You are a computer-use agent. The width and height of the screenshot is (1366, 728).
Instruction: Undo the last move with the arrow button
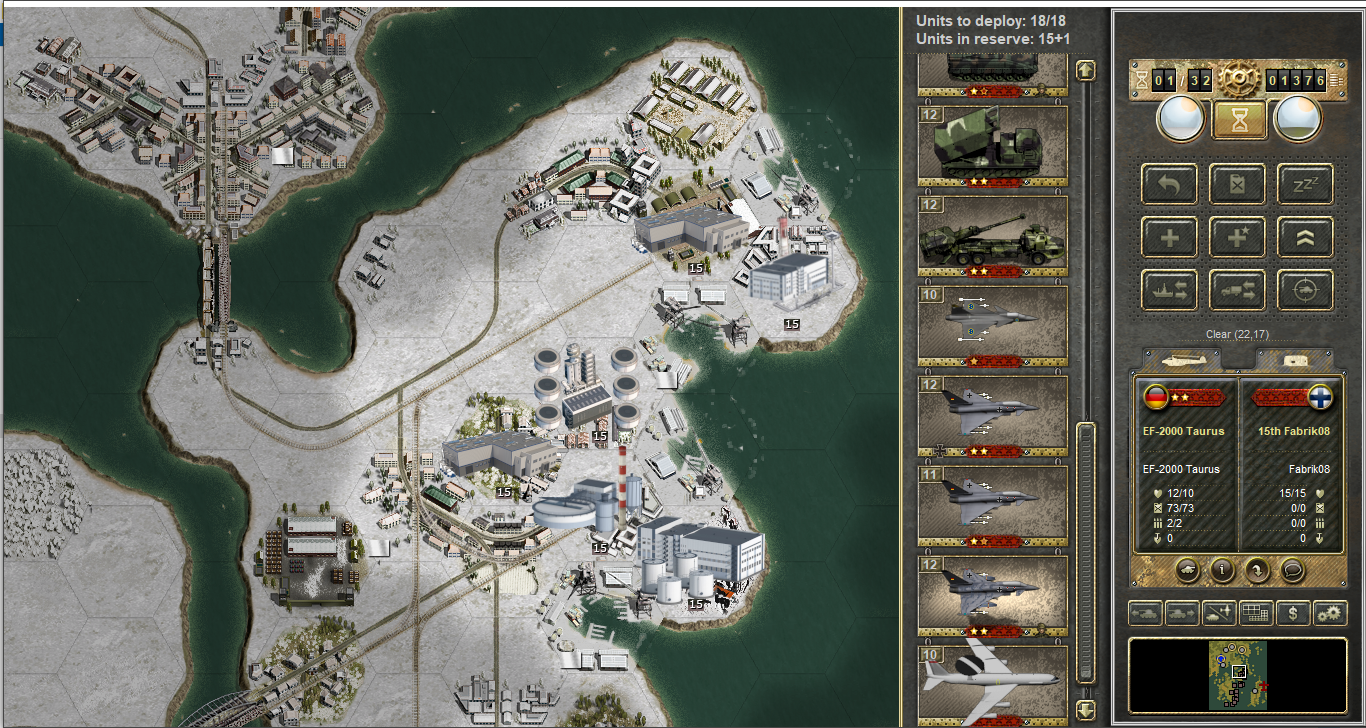1169,184
